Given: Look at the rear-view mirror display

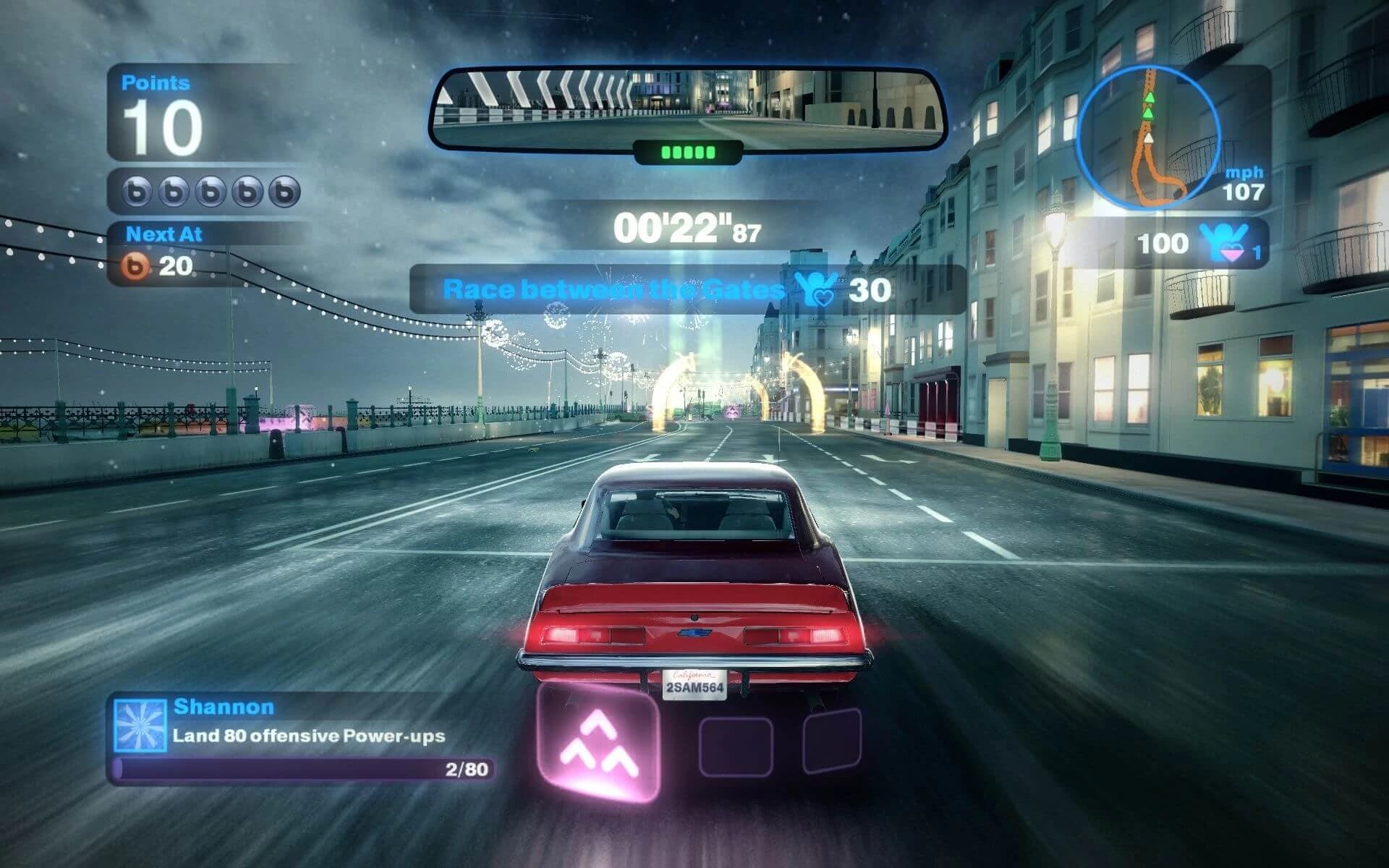Looking at the screenshot, I should click(x=687, y=109).
